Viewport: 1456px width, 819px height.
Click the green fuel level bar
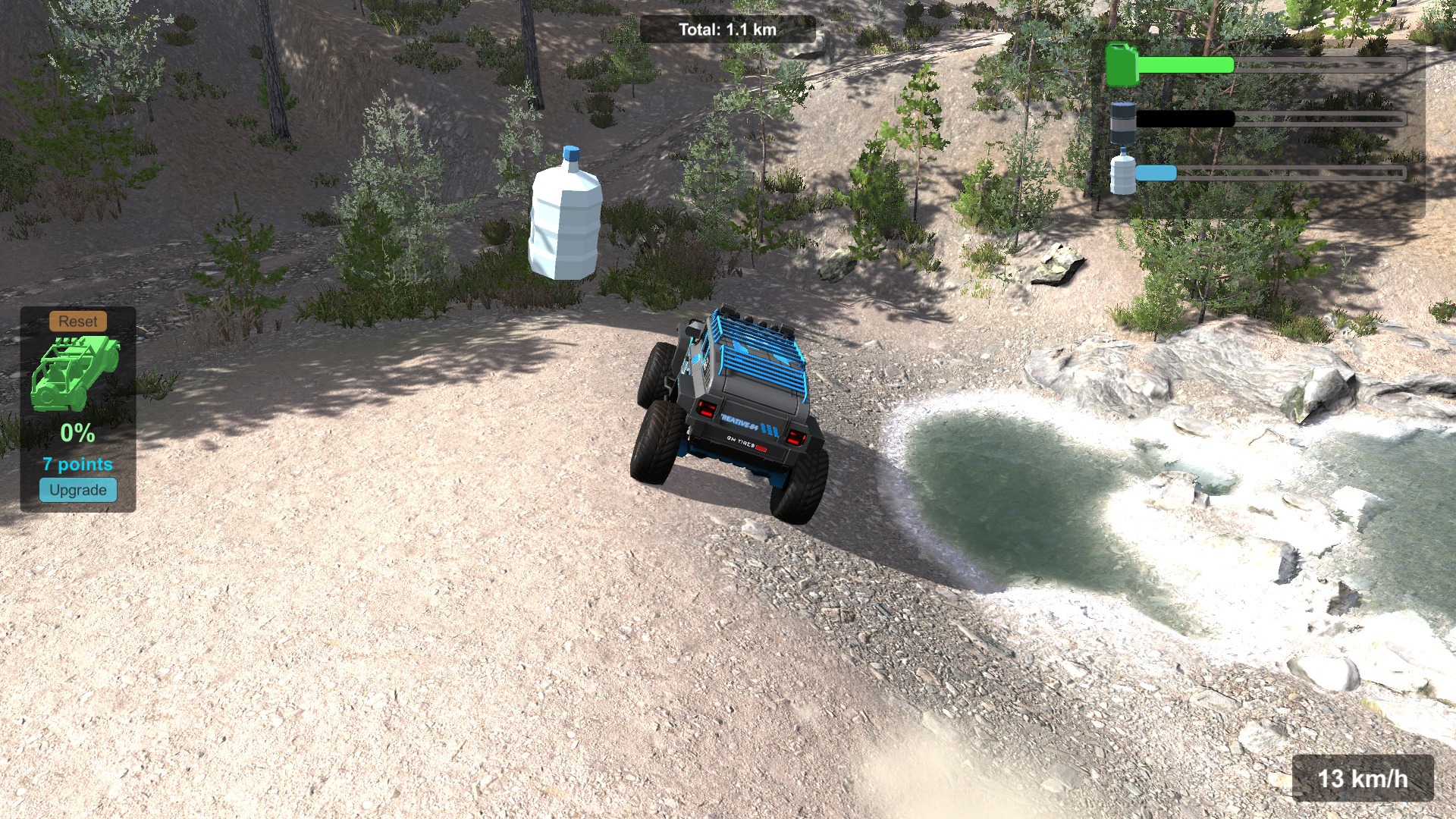1183,64
